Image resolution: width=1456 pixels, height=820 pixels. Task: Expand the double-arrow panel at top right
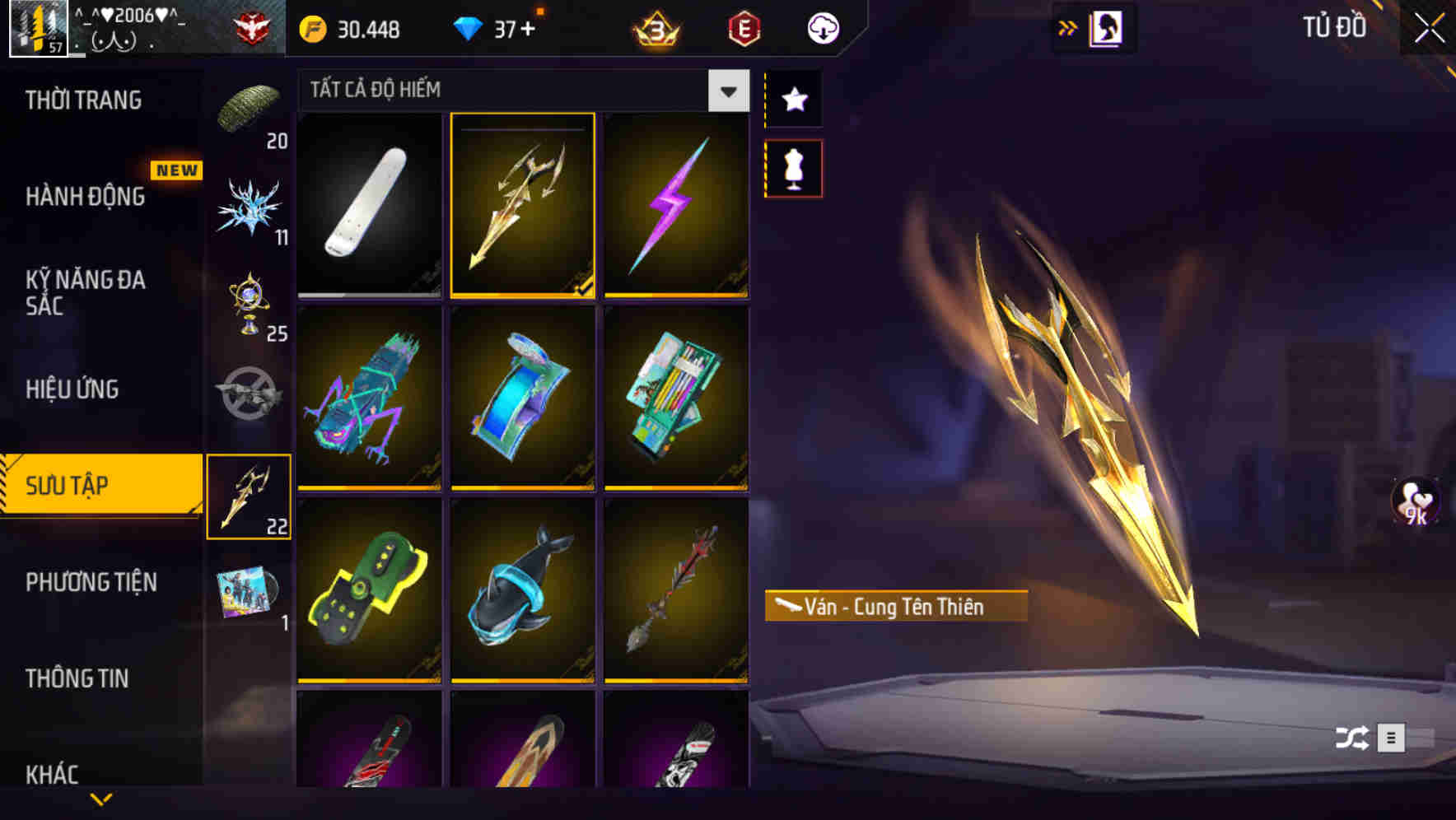pos(1069,26)
